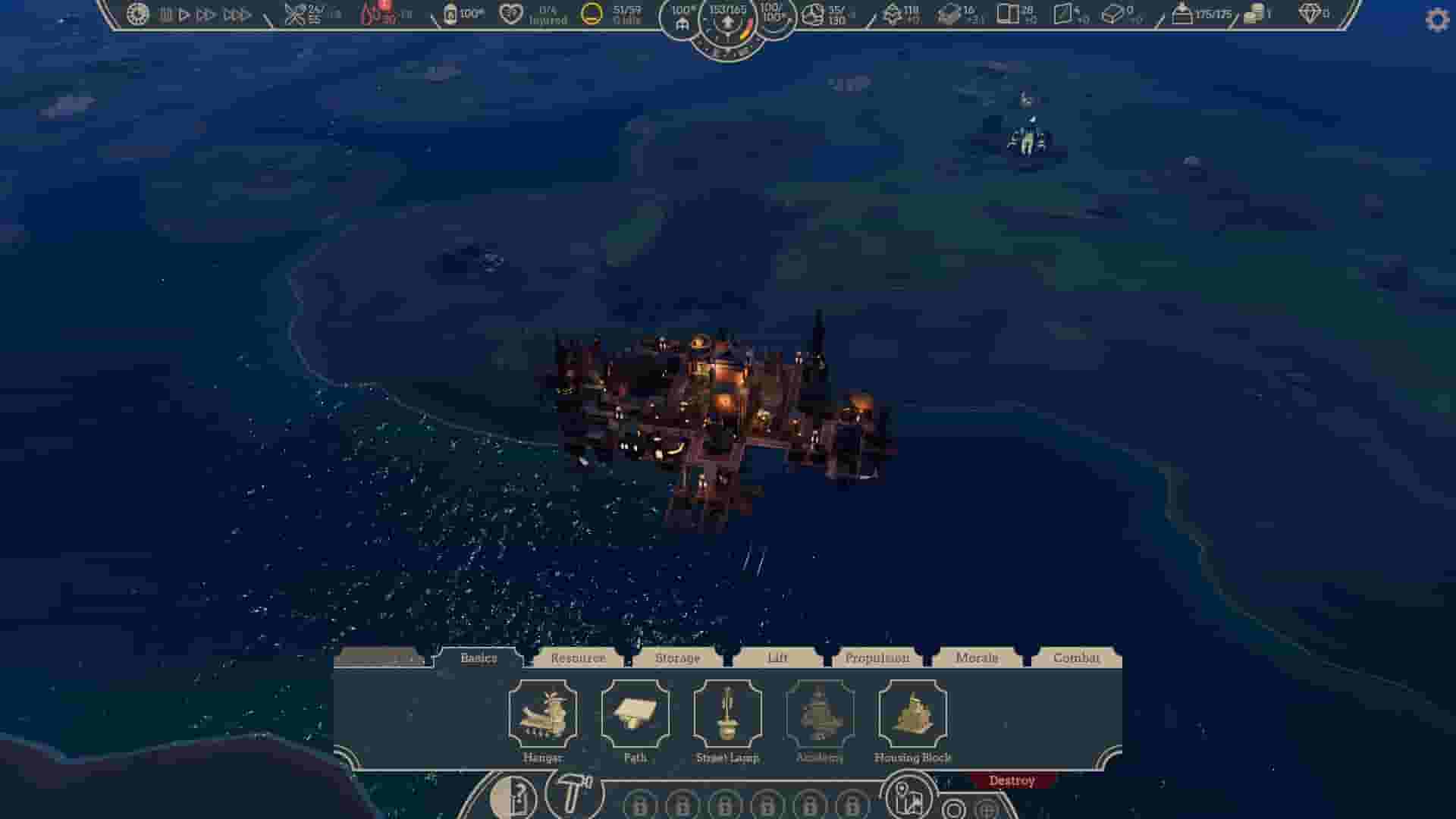Open the Lift building category
The image size is (1456, 819).
[778, 658]
